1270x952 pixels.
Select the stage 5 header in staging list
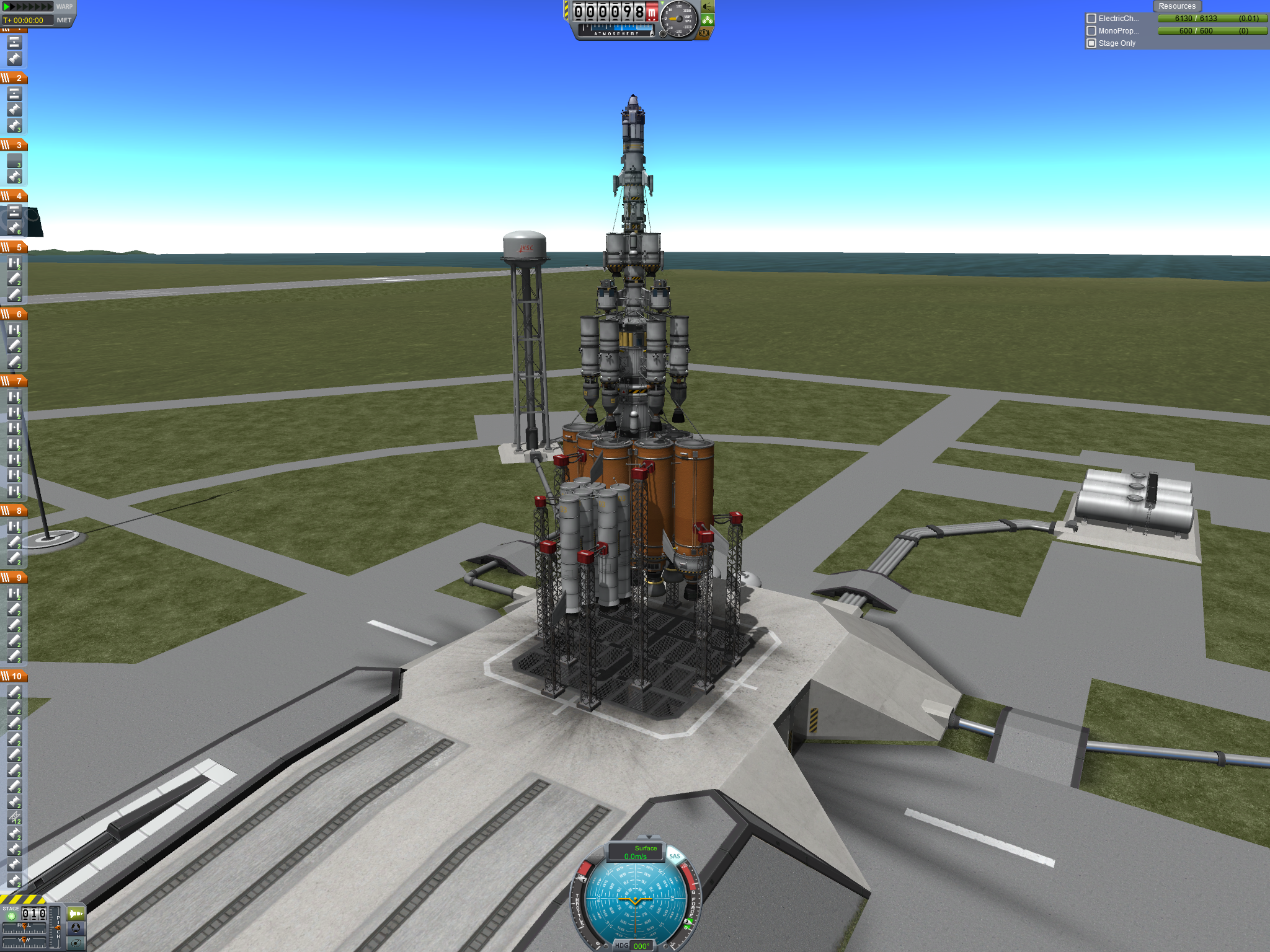[x=14, y=247]
